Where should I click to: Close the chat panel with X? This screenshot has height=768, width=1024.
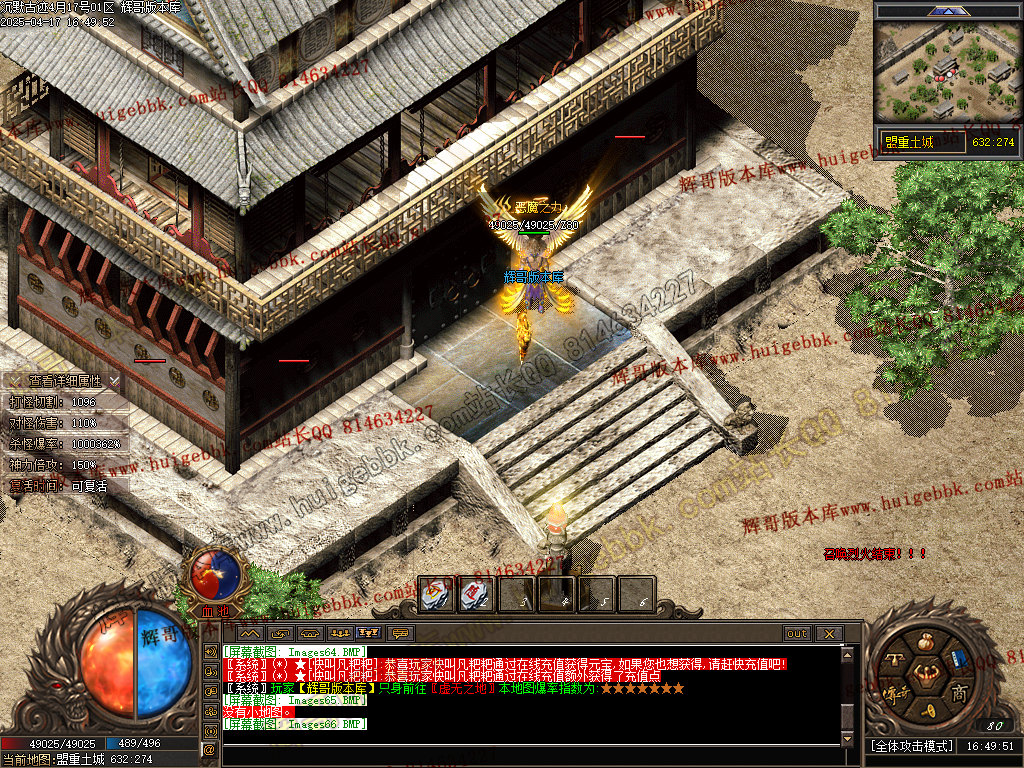click(828, 633)
